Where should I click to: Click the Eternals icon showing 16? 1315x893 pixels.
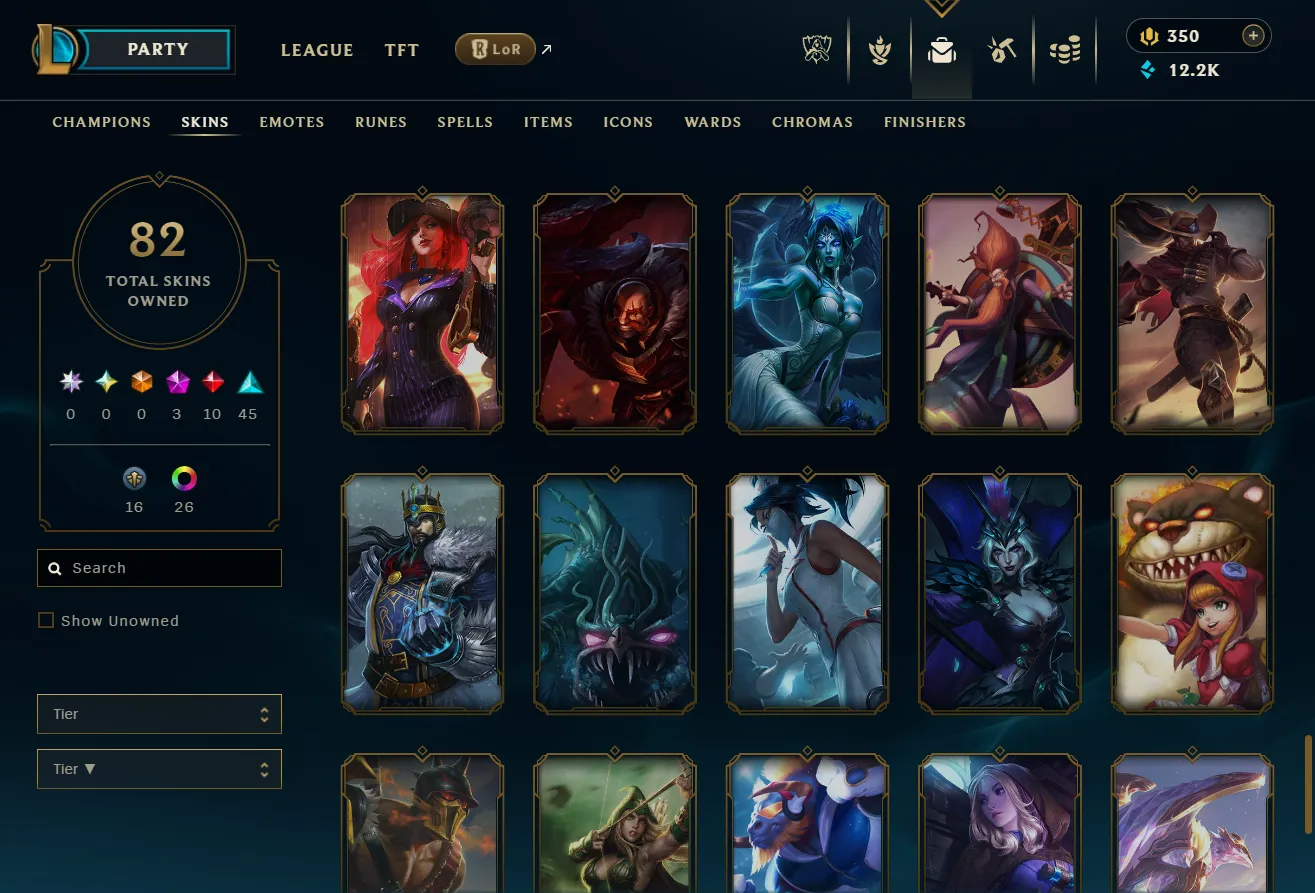134,478
